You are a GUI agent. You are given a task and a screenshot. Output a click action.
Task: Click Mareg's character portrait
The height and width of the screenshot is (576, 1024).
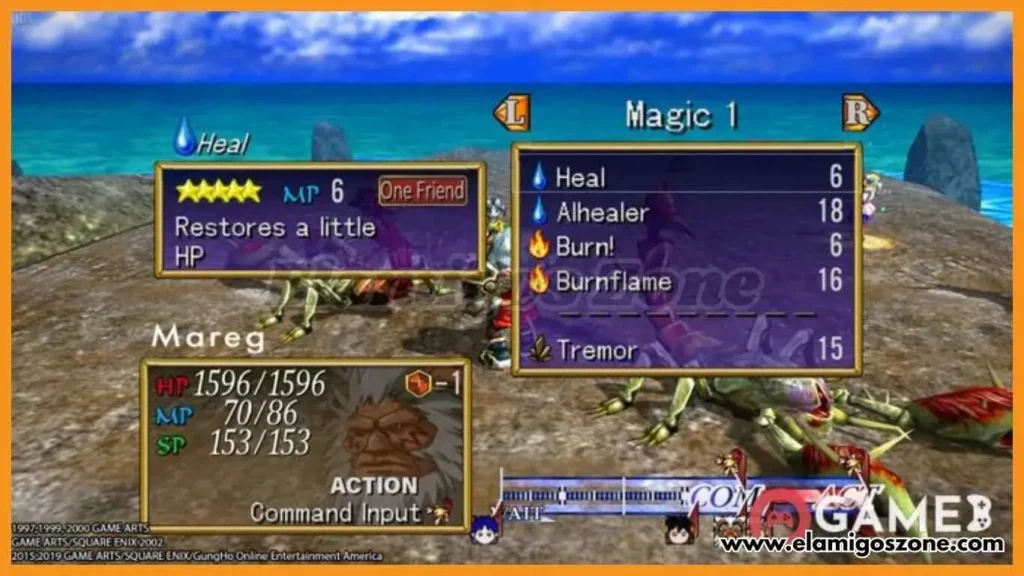(391, 437)
